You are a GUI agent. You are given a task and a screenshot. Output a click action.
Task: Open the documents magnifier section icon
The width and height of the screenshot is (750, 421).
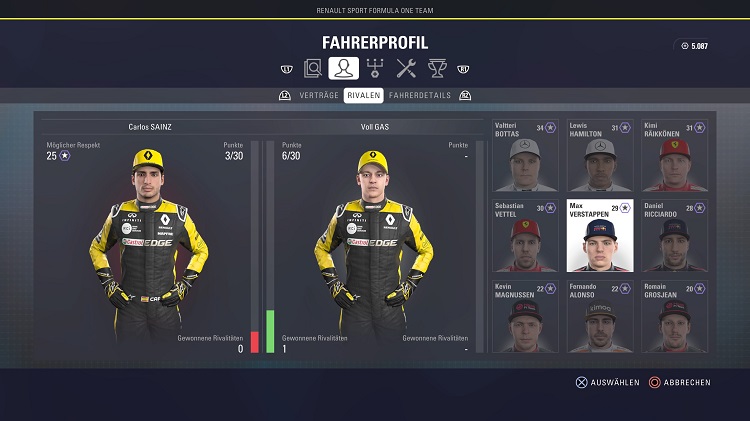point(313,69)
